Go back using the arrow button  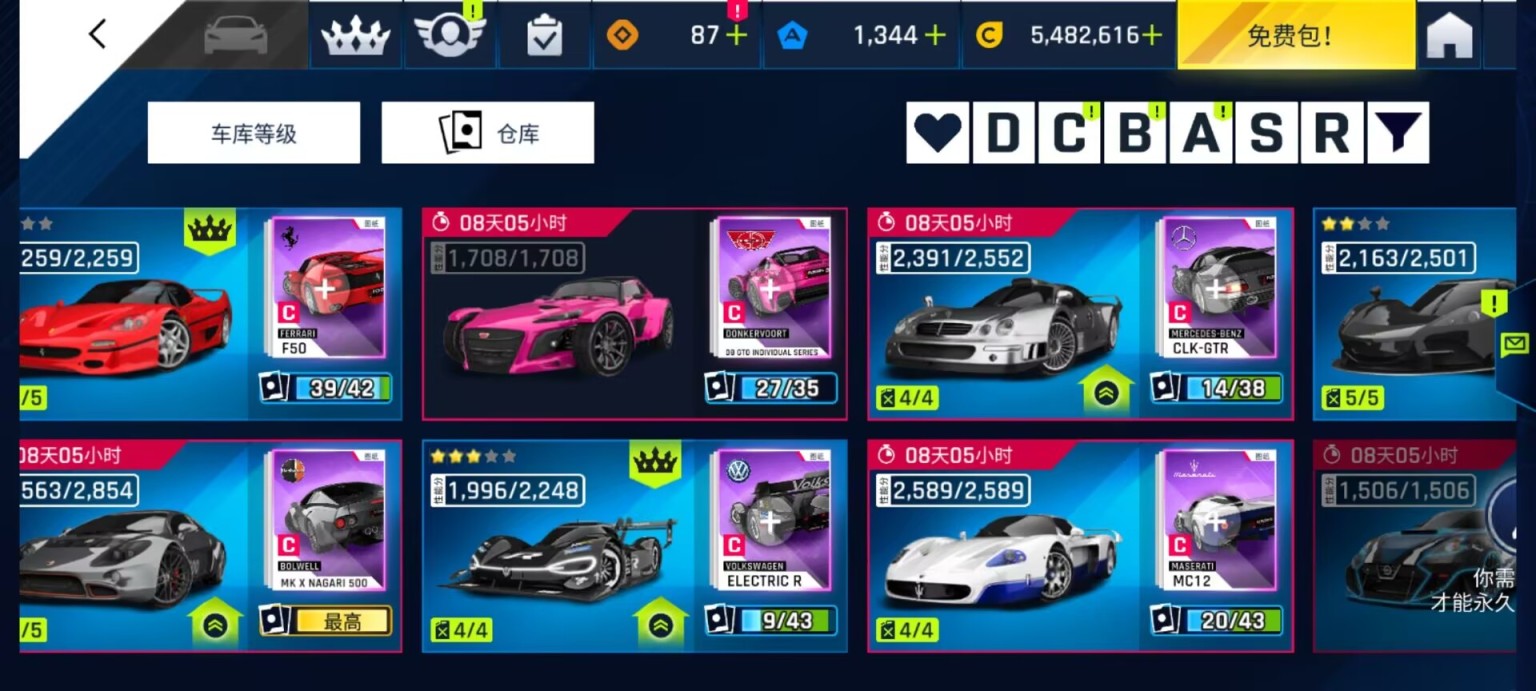coord(97,34)
